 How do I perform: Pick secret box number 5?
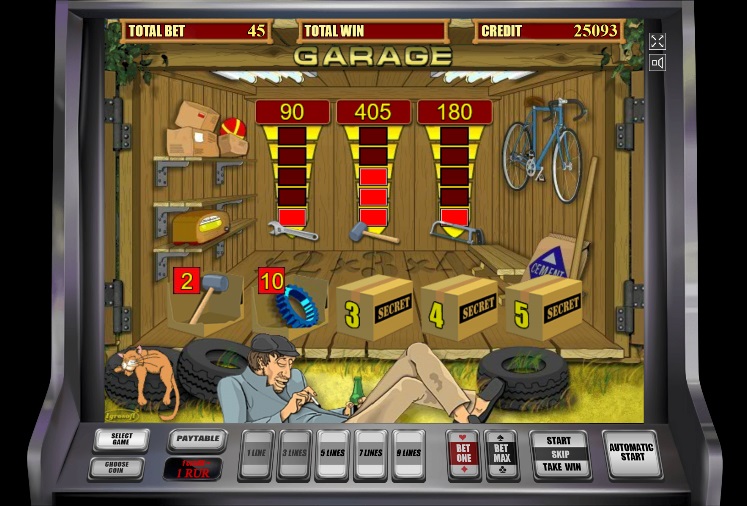tap(543, 307)
